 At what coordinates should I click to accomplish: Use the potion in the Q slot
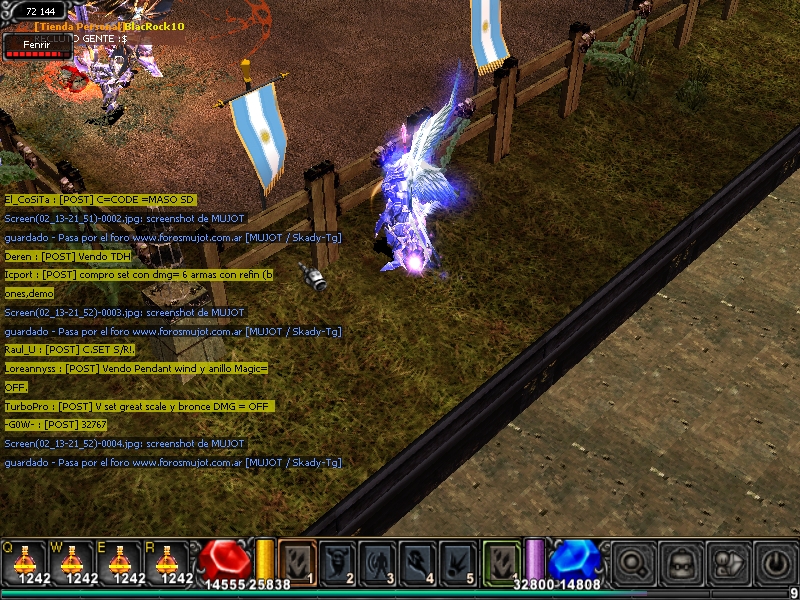24,561
